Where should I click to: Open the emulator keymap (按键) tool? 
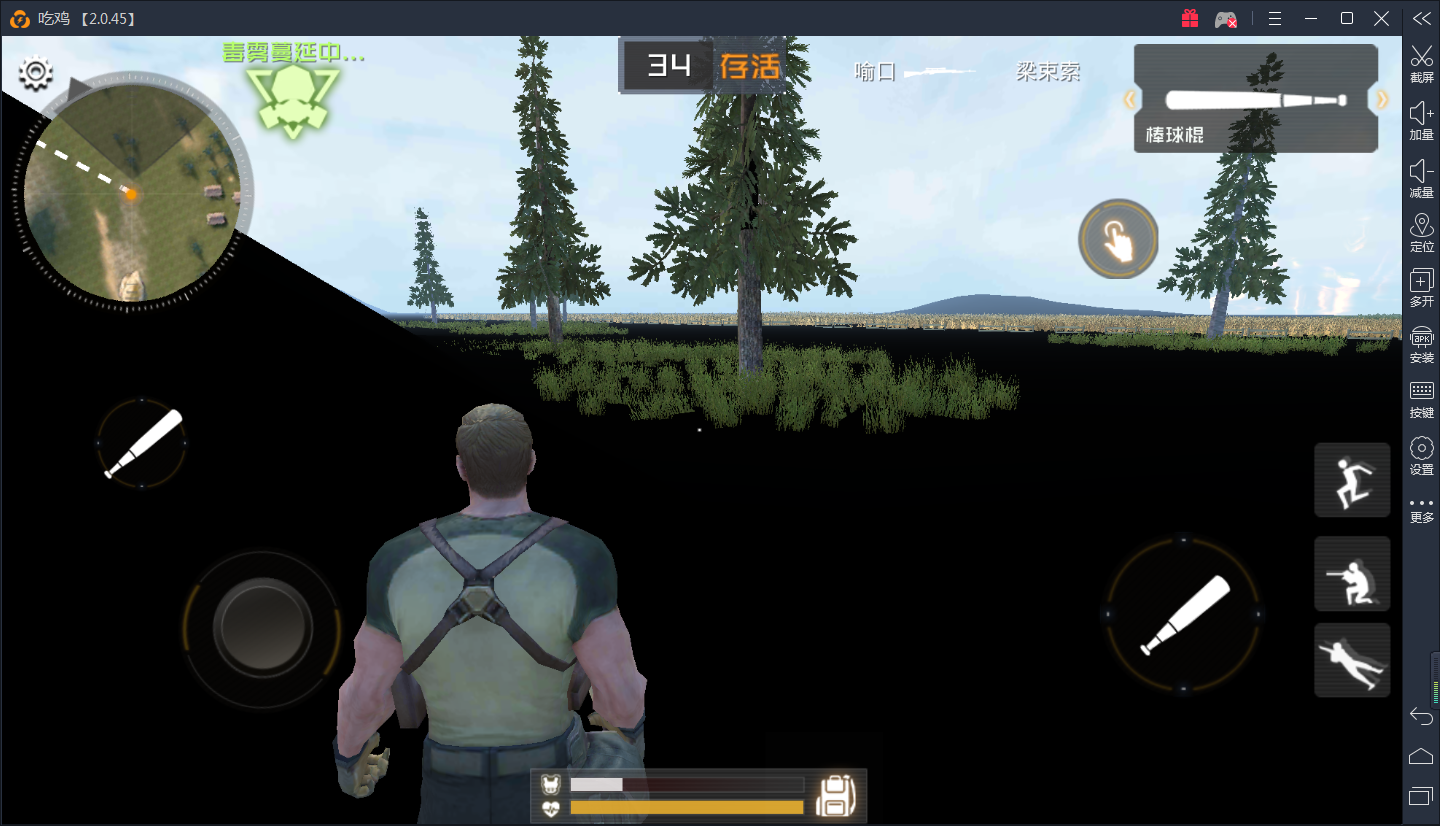1421,398
